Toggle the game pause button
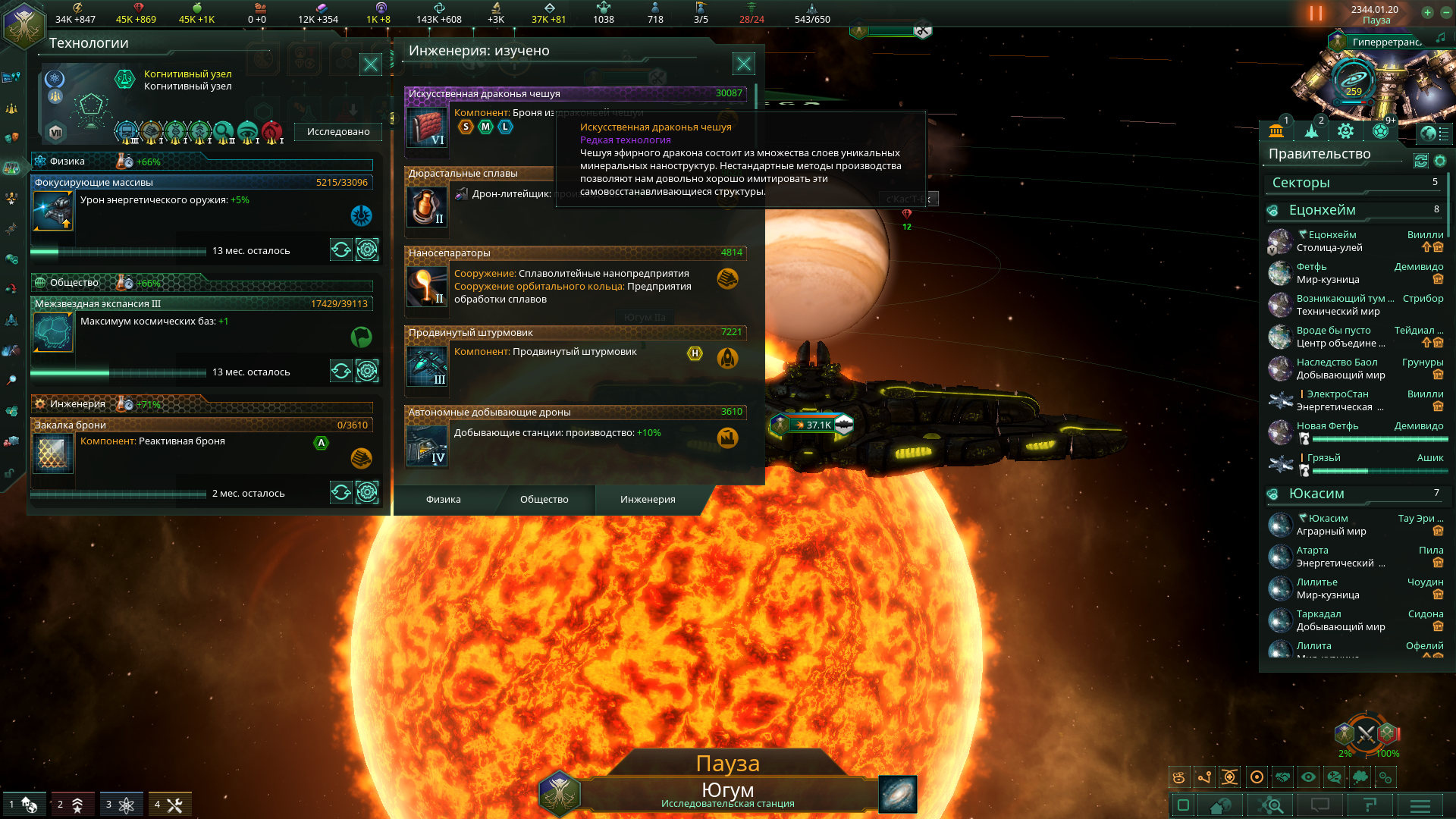Viewport: 1456px width, 819px height. [1316, 13]
